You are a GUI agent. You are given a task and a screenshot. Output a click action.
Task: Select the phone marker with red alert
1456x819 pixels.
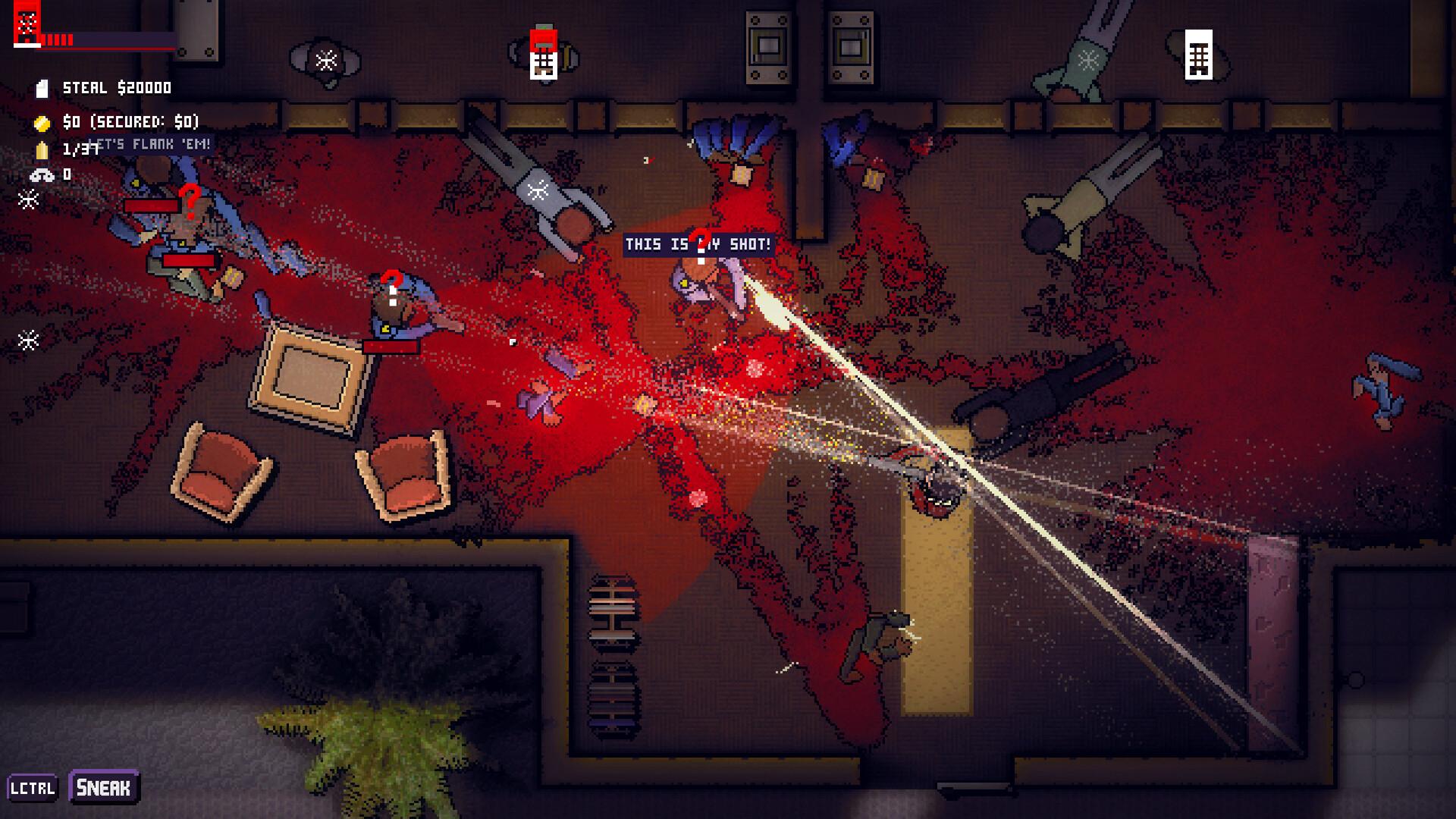point(543,54)
